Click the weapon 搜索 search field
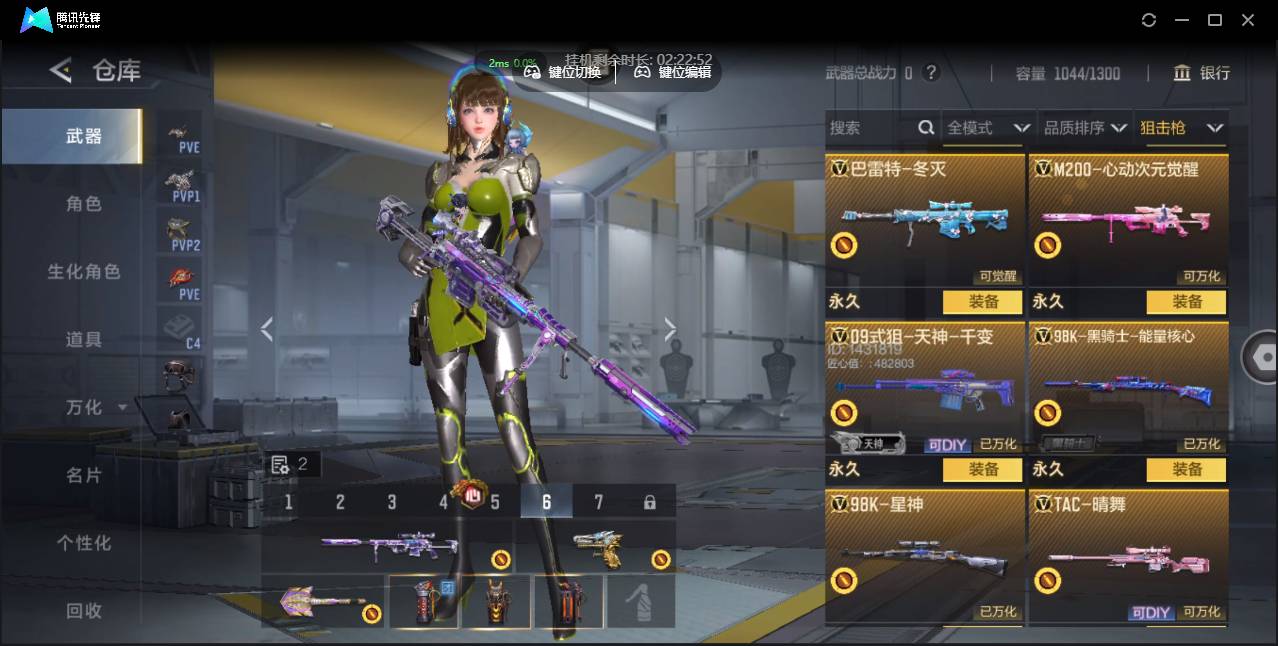1278x646 pixels. (x=870, y=128)
